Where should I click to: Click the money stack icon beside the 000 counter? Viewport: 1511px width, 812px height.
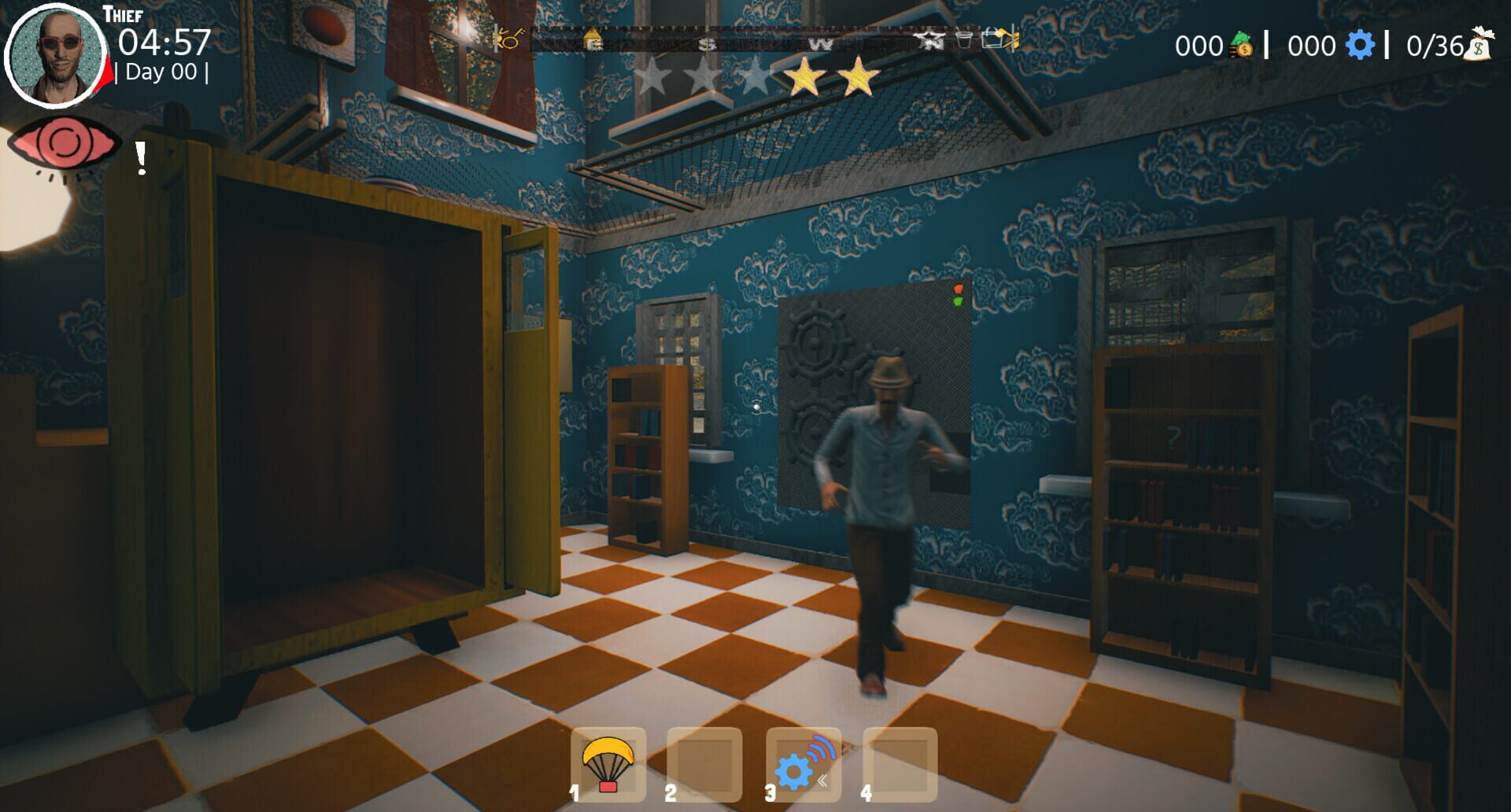tap(1241, 46)
